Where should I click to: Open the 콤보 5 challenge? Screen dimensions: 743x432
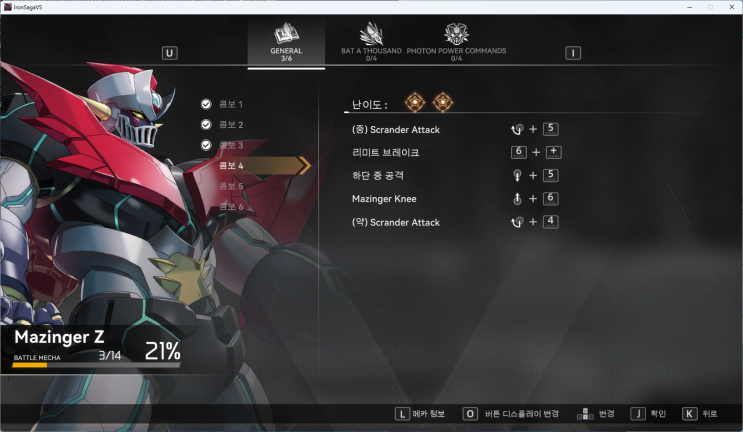230,186
